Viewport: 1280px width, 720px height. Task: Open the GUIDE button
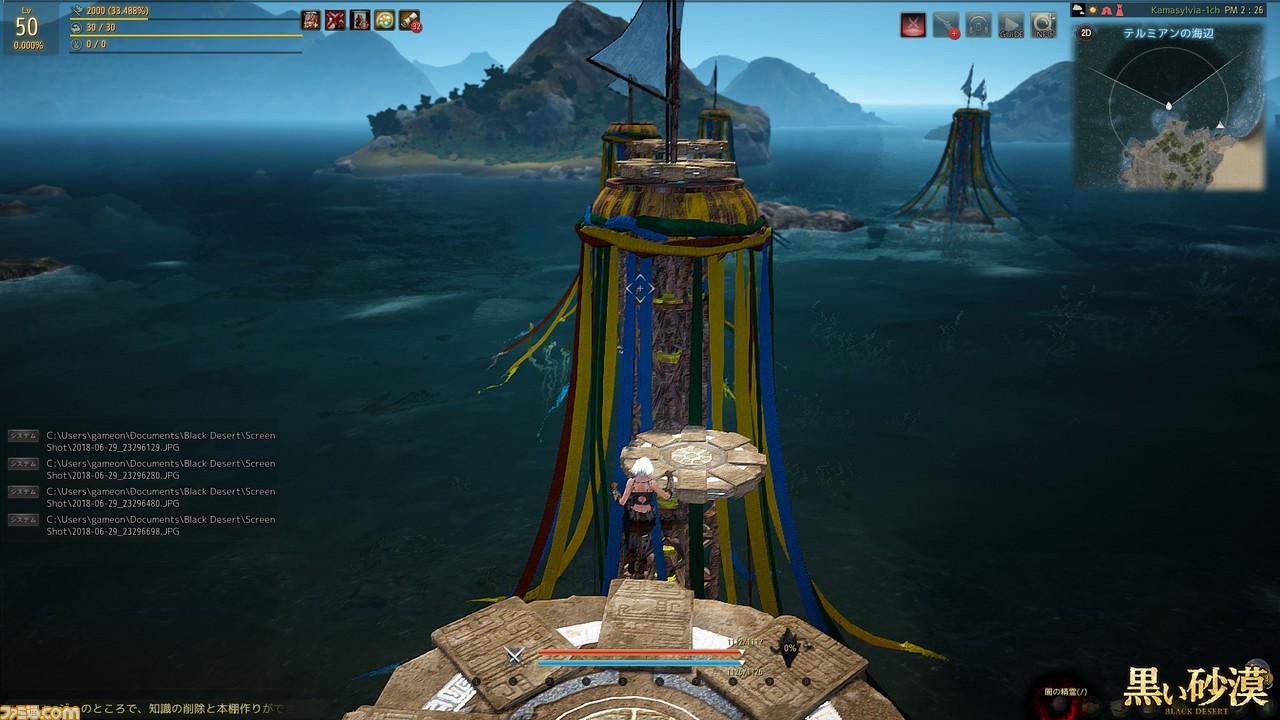click(1011, 25)
